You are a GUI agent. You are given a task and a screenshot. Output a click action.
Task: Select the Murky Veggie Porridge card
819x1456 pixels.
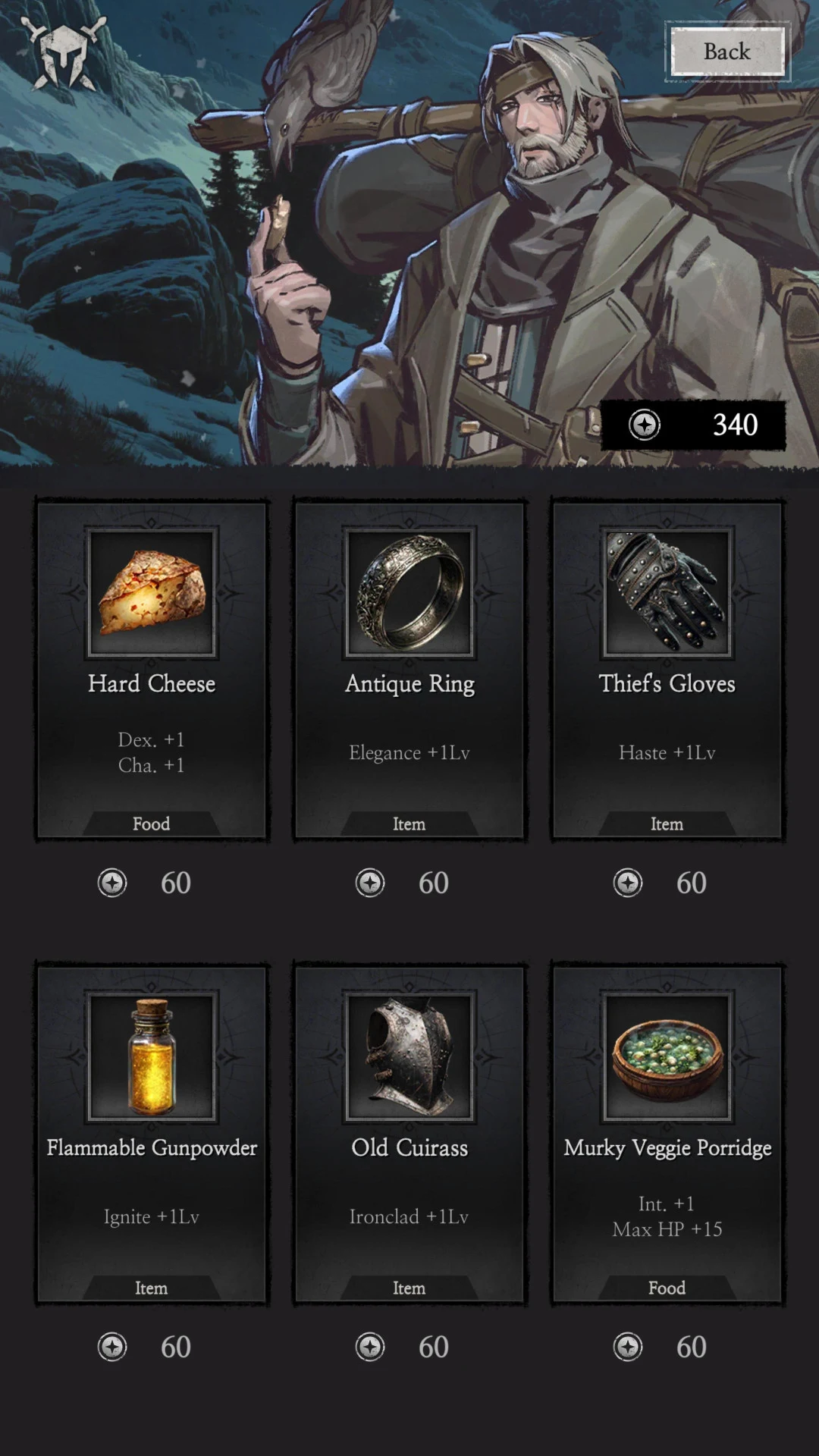coord(667,1133)
